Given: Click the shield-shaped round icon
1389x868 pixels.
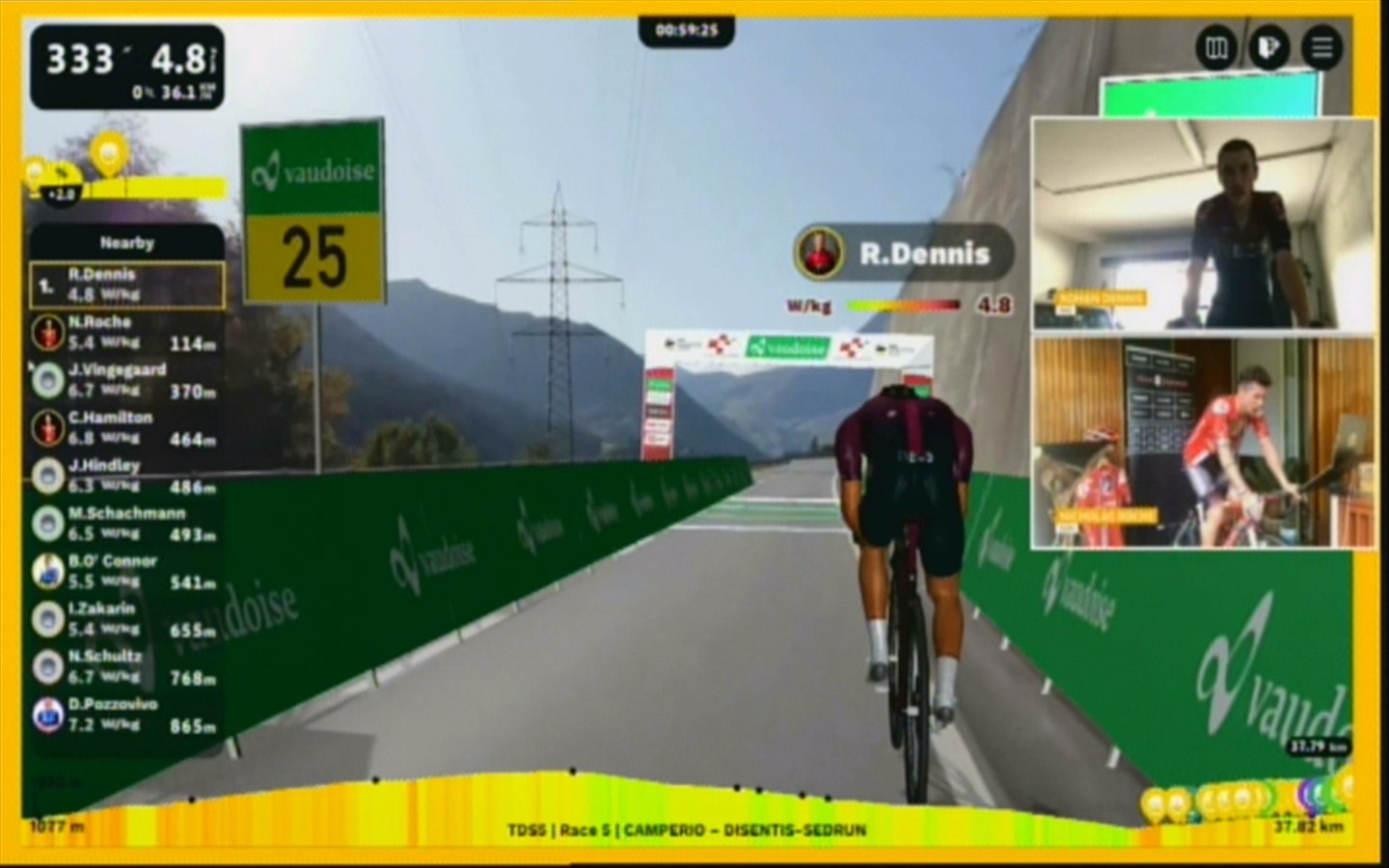Looking at the screenshot, I should coord(1268,47).
